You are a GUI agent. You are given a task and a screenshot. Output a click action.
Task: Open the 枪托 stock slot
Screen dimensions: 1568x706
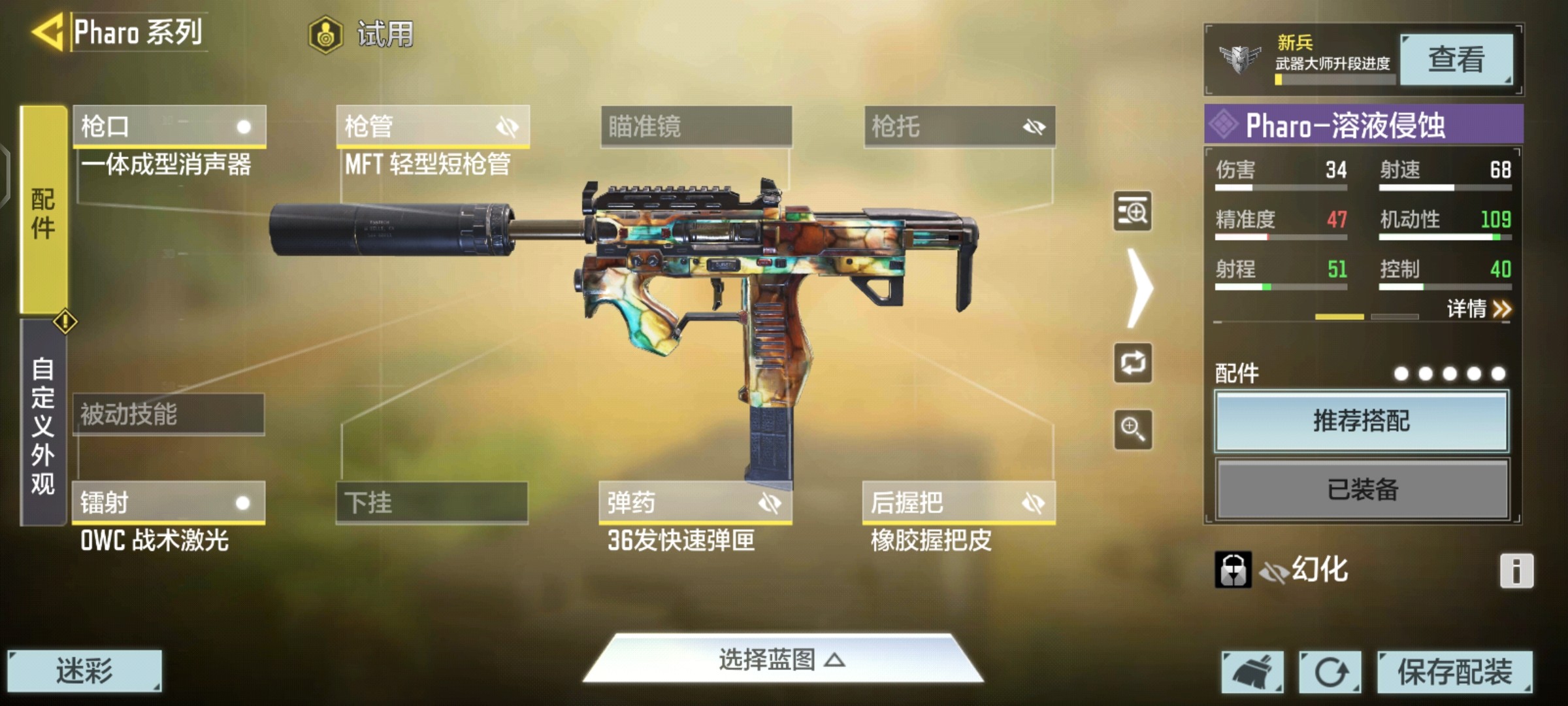pos(959,126)
